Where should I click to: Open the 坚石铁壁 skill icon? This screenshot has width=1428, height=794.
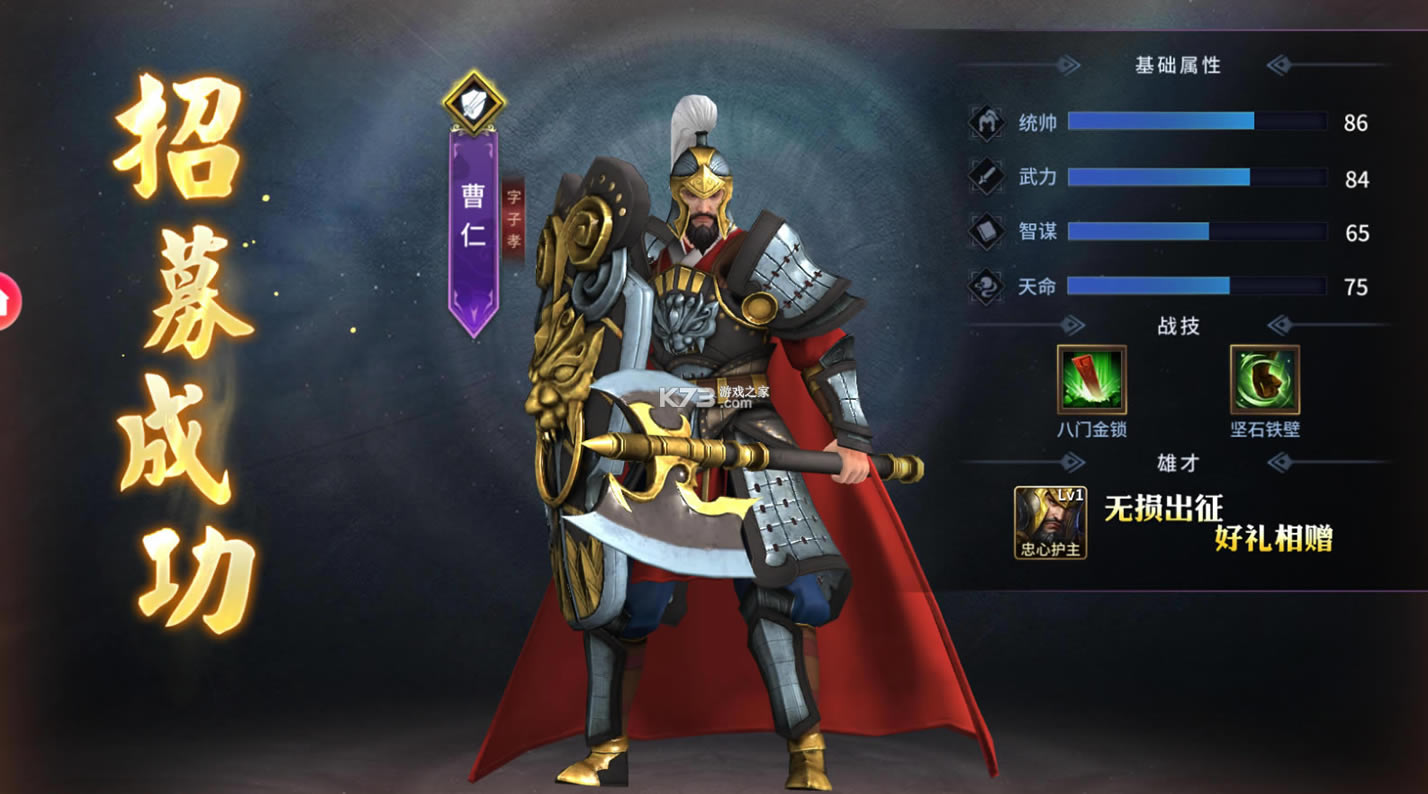(1265, 379)
